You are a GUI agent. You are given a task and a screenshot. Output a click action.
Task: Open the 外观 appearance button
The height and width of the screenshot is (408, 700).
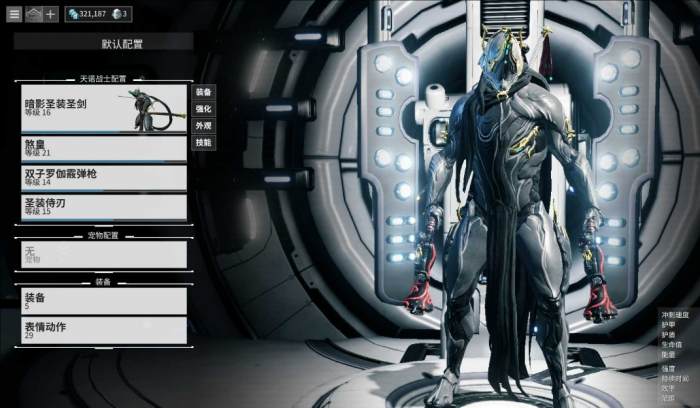click(203, 126)
